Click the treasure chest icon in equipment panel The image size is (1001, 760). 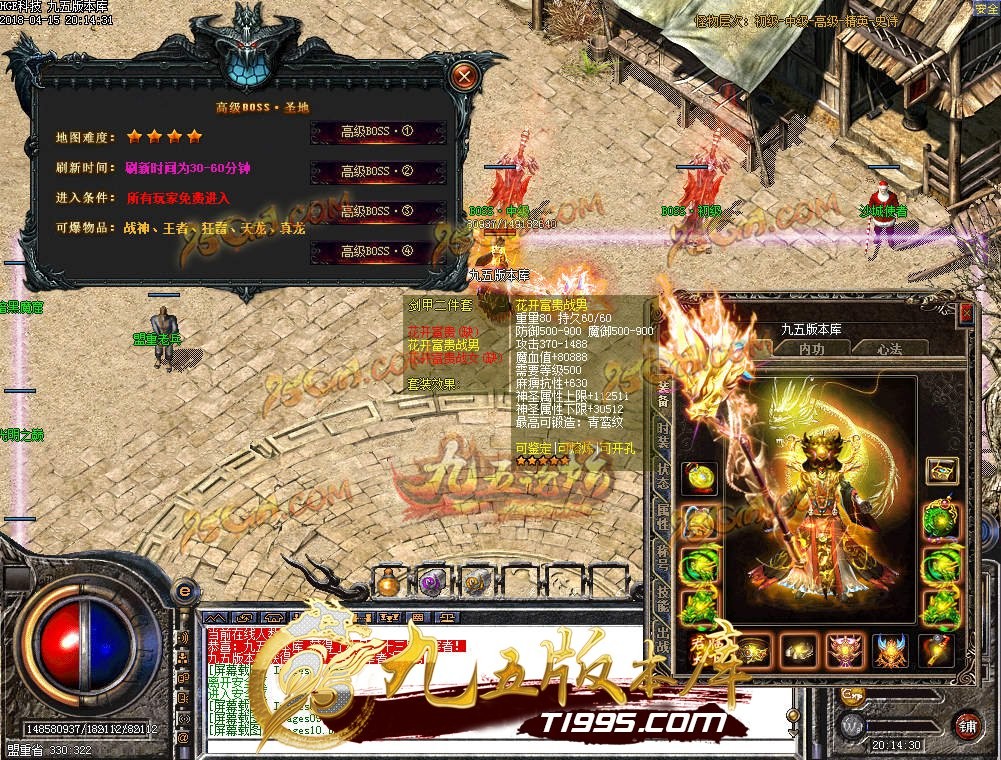pos(941,470)
